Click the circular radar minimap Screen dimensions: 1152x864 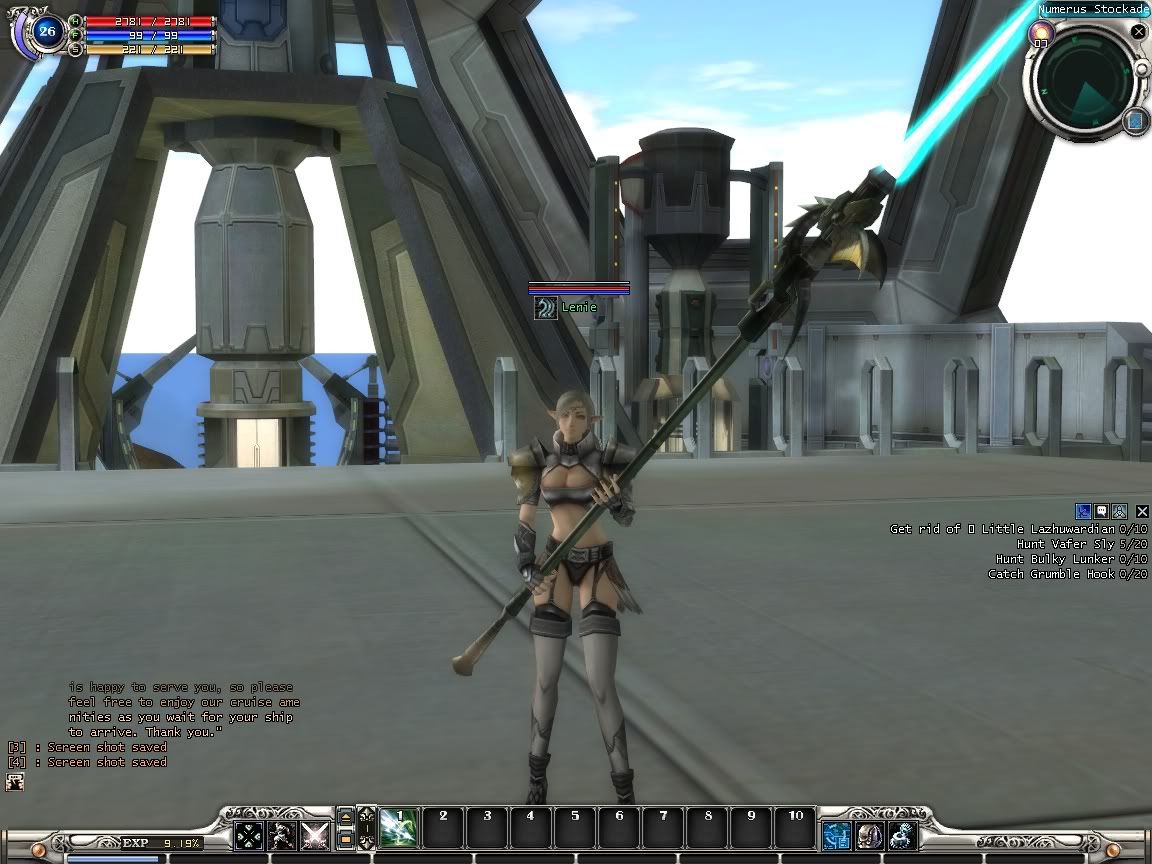click(1084, 80)
